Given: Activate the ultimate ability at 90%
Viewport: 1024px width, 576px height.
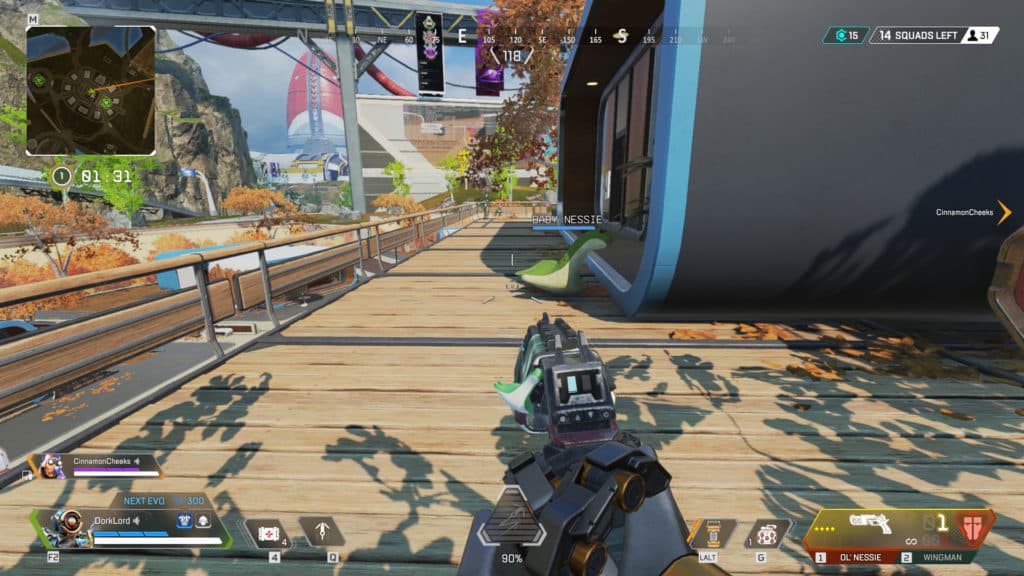Looking at the screenshot, I should [x=511, y=526].
